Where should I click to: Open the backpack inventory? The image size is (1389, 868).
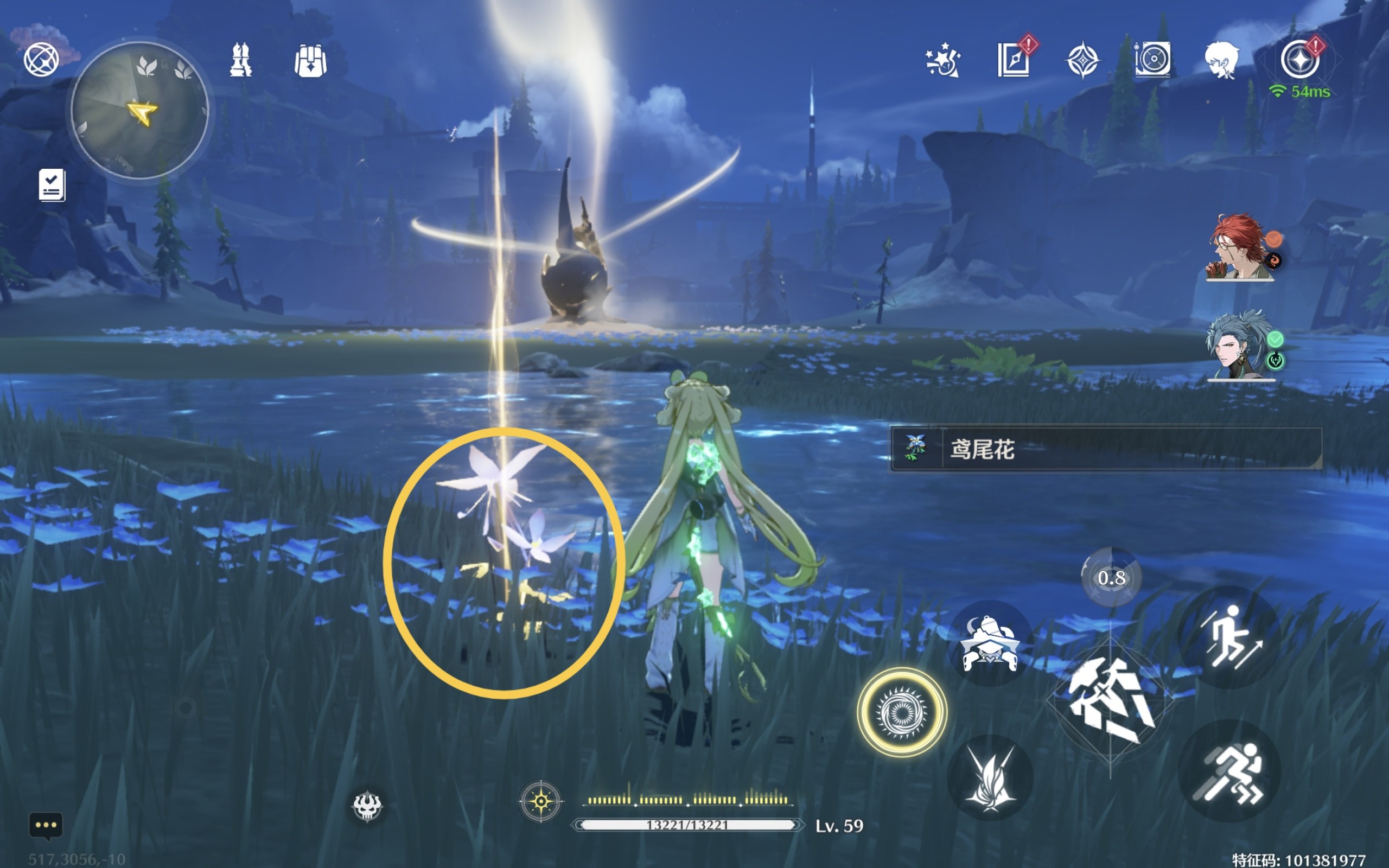(x=310, y=60)
